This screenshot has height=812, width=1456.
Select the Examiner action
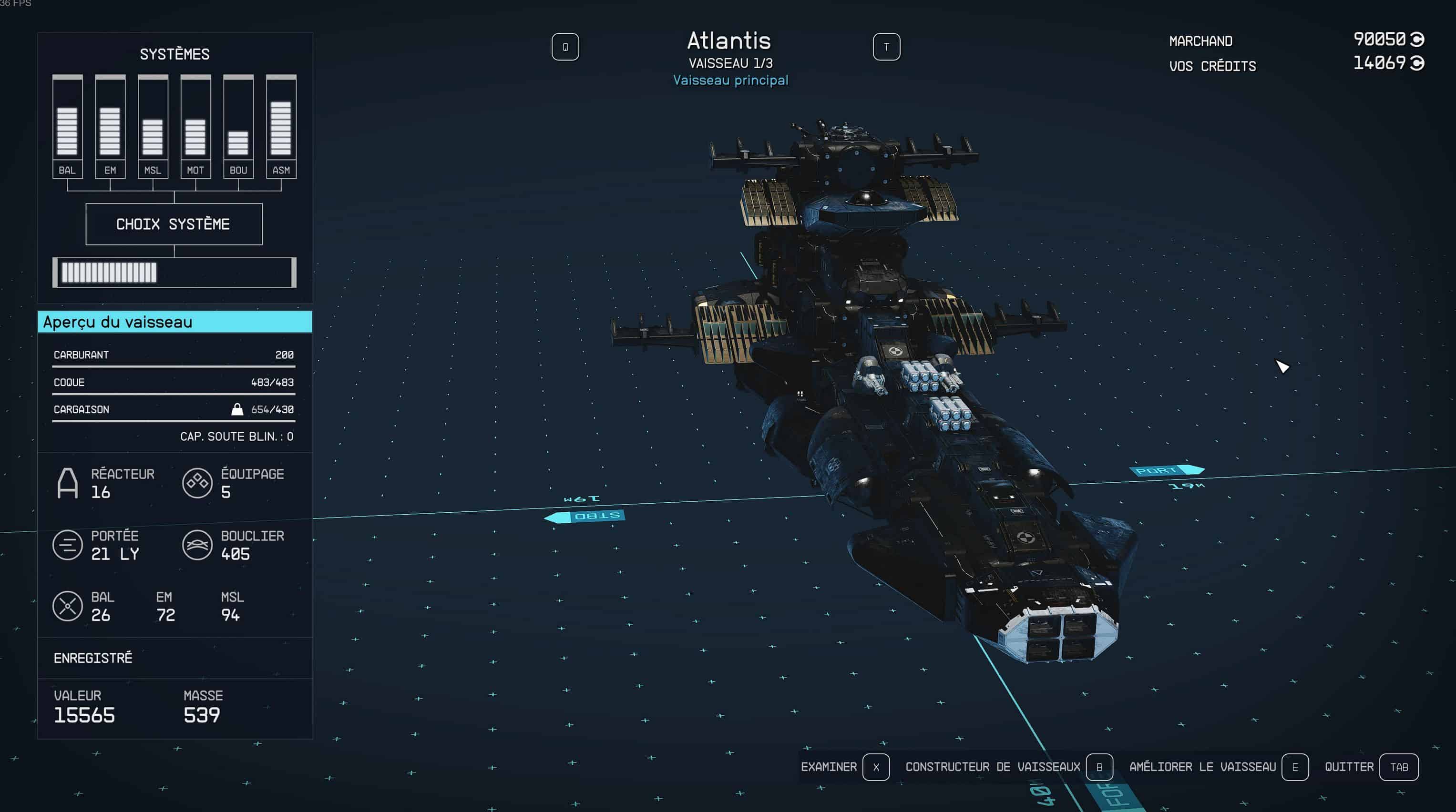(844, 767)
